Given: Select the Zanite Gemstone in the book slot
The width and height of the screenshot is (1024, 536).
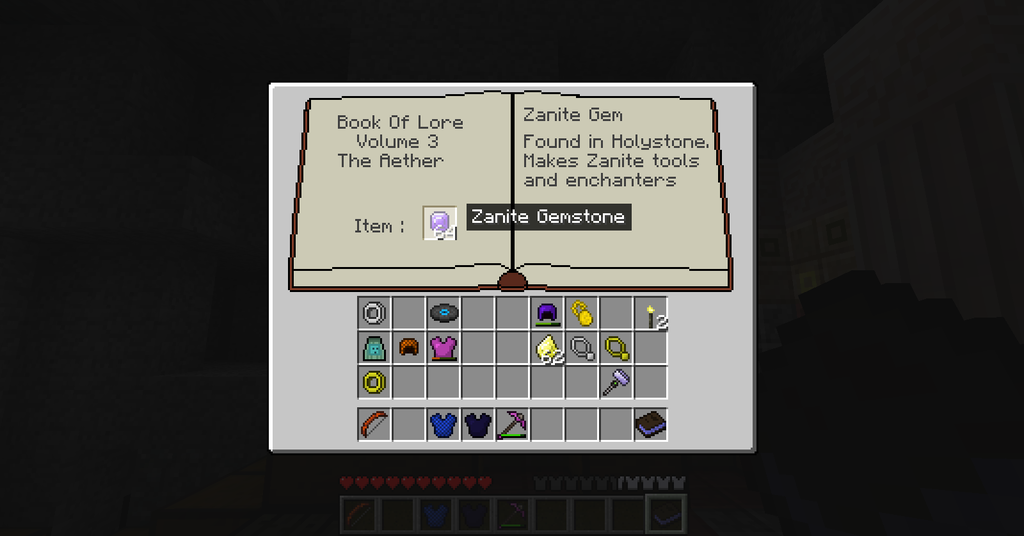Looking at the screenshot, I should click(x=440, y=224).
